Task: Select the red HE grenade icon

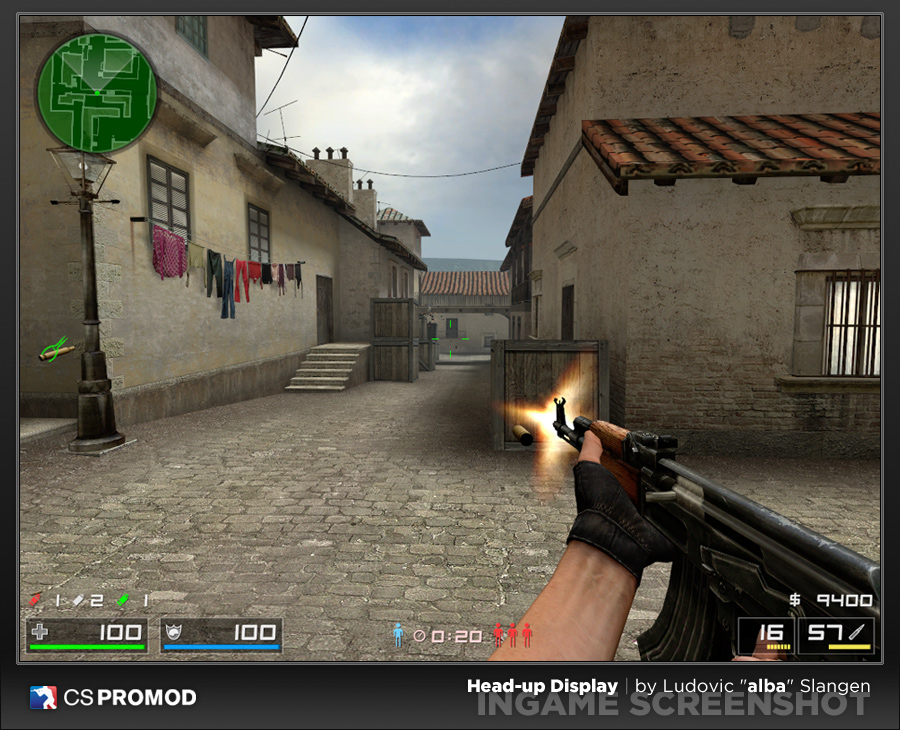Action: pyautogui.click(x=36, y=599)
